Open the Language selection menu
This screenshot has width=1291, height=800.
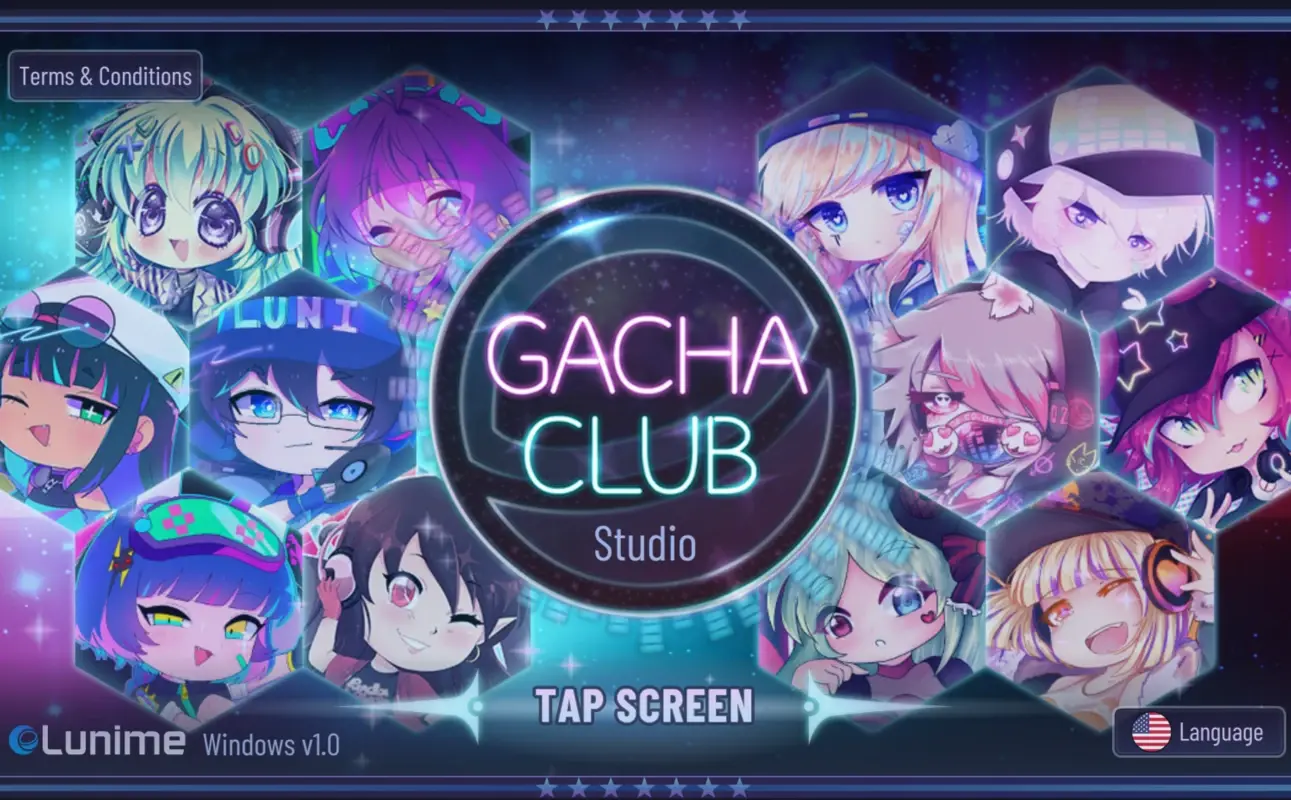(1198, 732)
